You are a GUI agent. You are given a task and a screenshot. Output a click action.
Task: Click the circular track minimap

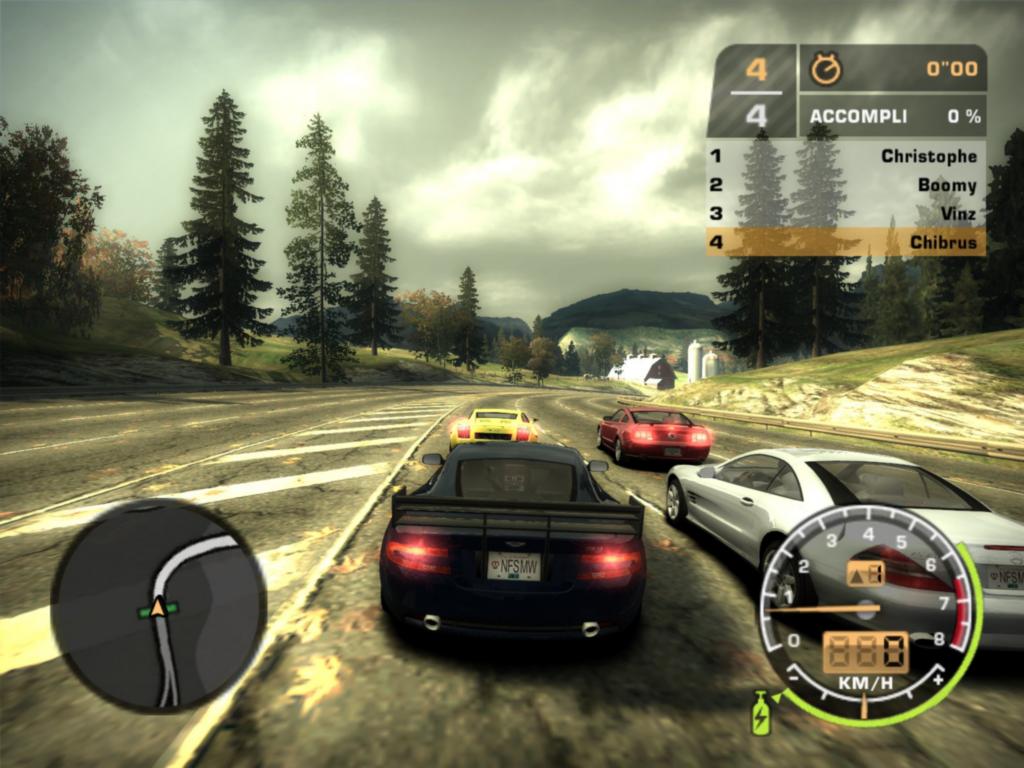[158, 606]
